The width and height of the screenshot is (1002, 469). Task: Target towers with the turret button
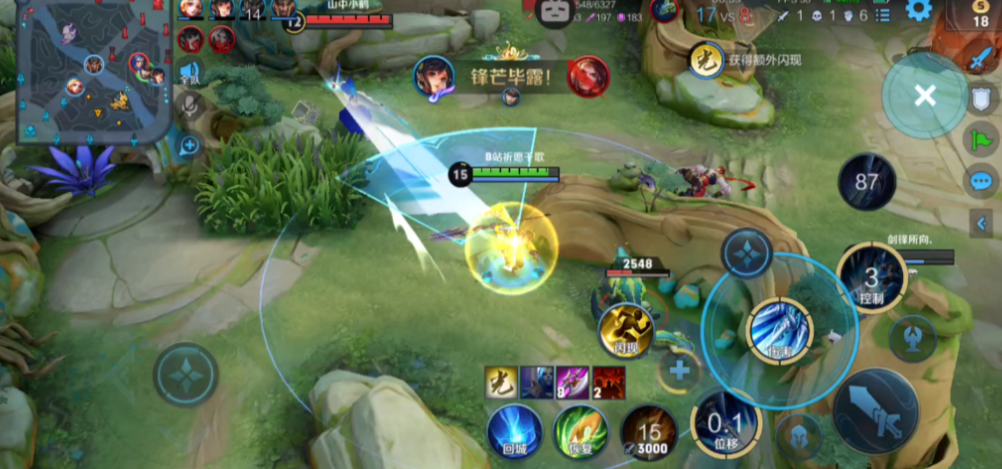tap(912, 337)
